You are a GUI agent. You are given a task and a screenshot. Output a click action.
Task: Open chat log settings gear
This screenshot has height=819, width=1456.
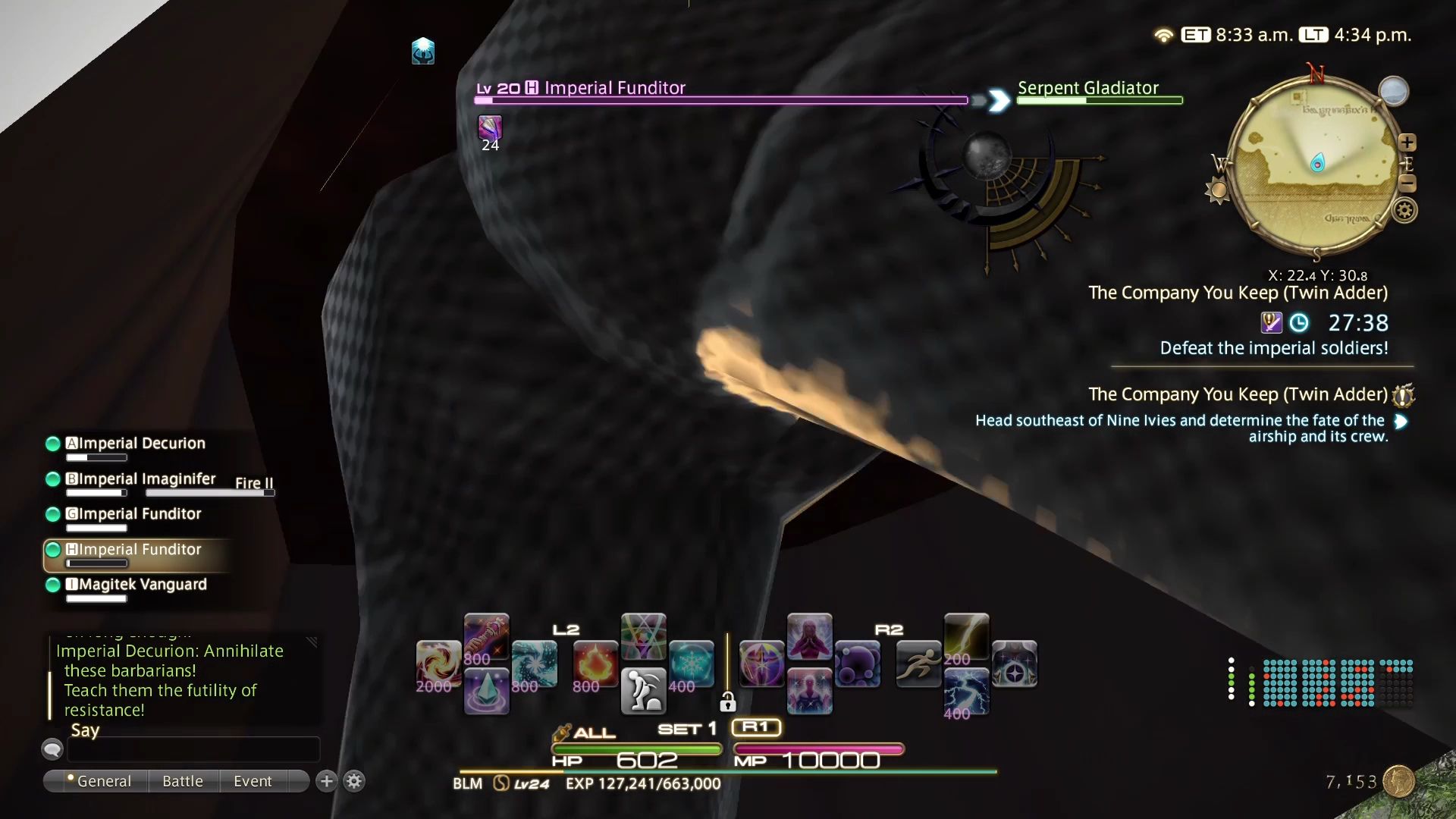click(354, 781)
